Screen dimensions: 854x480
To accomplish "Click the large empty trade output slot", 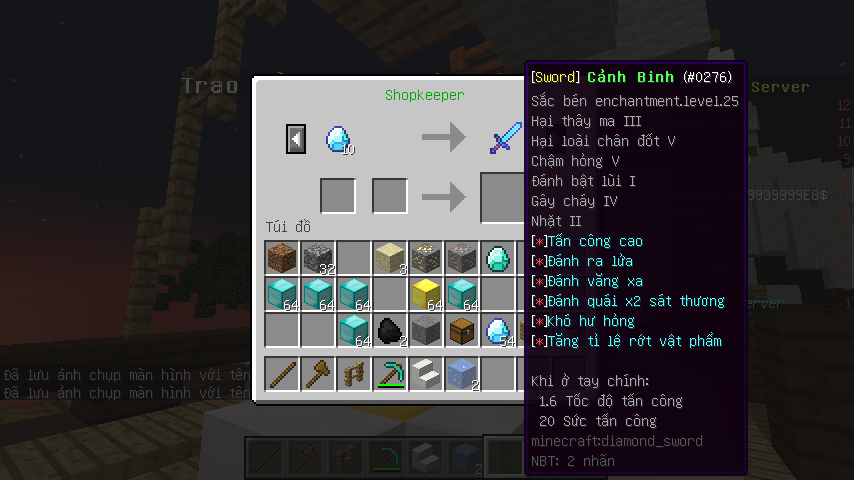I will (x=504, y=197).
